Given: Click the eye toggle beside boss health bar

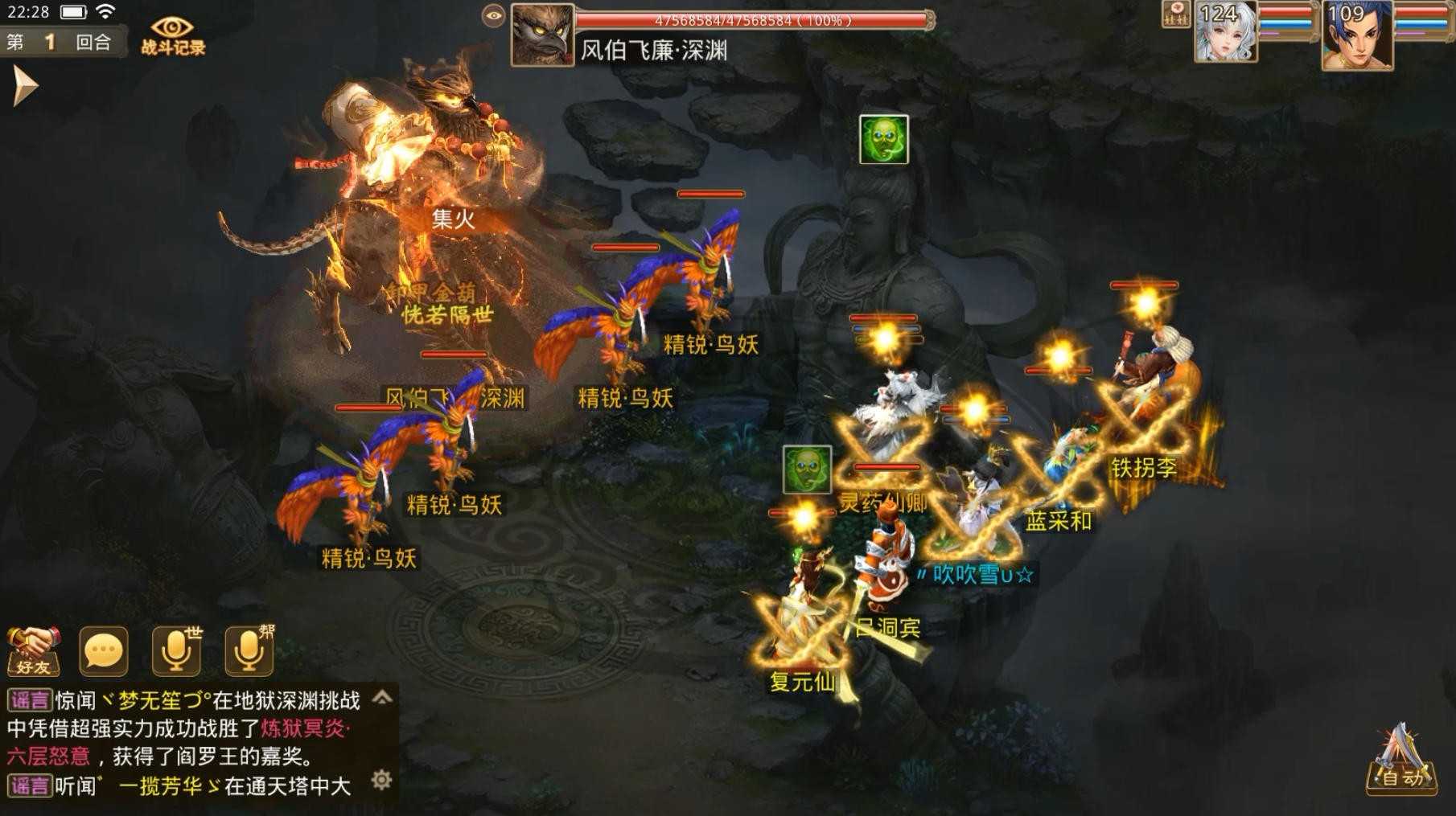Looking at the screenshot, I should 492,14.
